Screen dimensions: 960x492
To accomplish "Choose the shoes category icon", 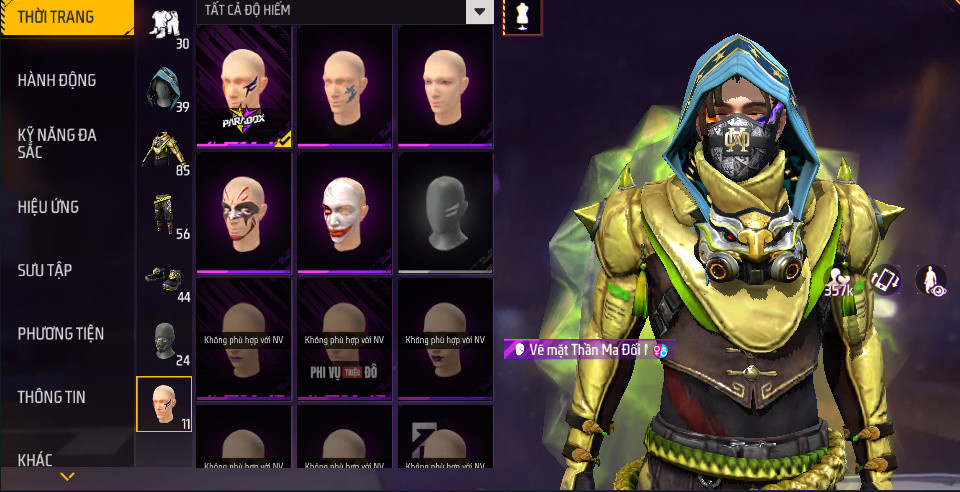I will pyautogui.click(x=164, y=277).
